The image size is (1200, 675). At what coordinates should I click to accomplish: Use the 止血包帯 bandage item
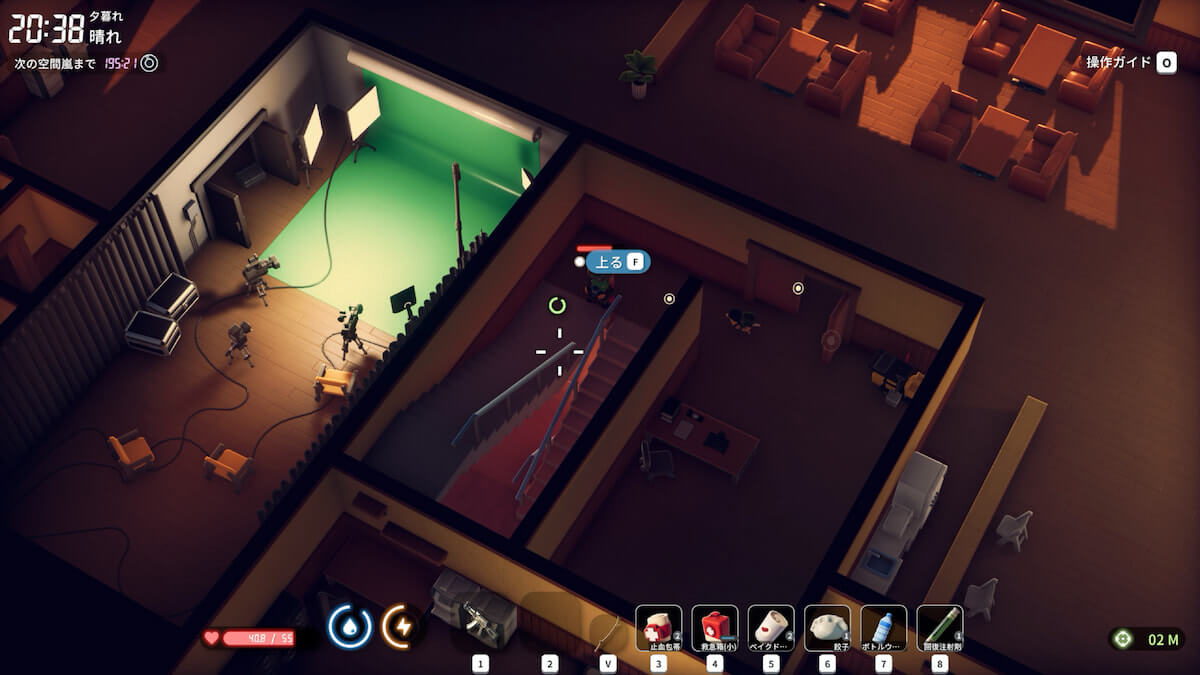click(658, 628)
